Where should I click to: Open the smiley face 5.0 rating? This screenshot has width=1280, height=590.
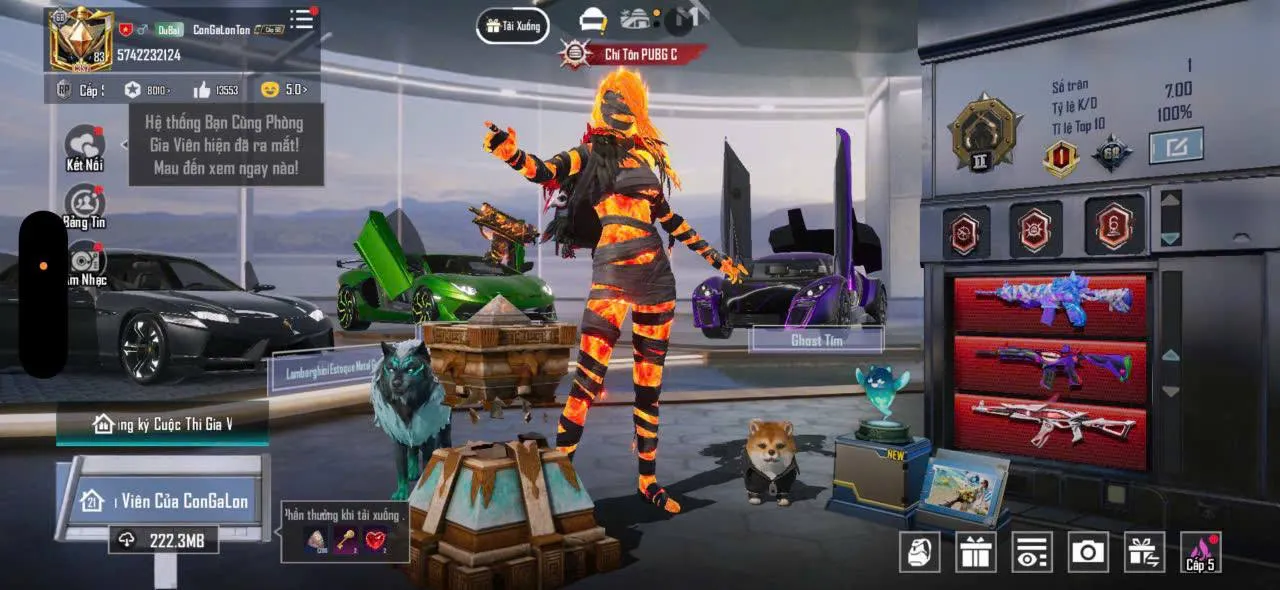(x=283, y=90)
